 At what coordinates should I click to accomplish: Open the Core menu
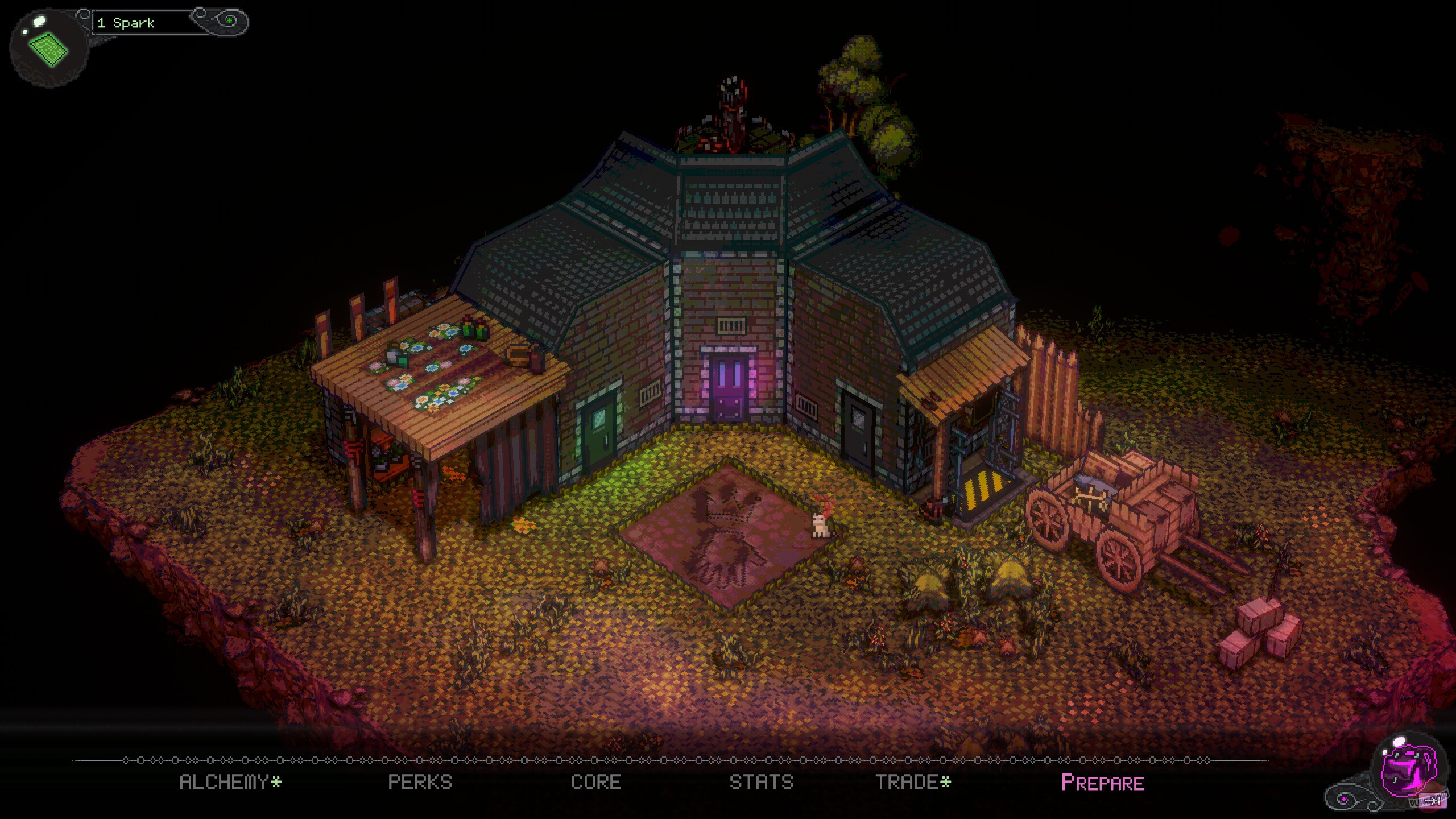(595, 783)
